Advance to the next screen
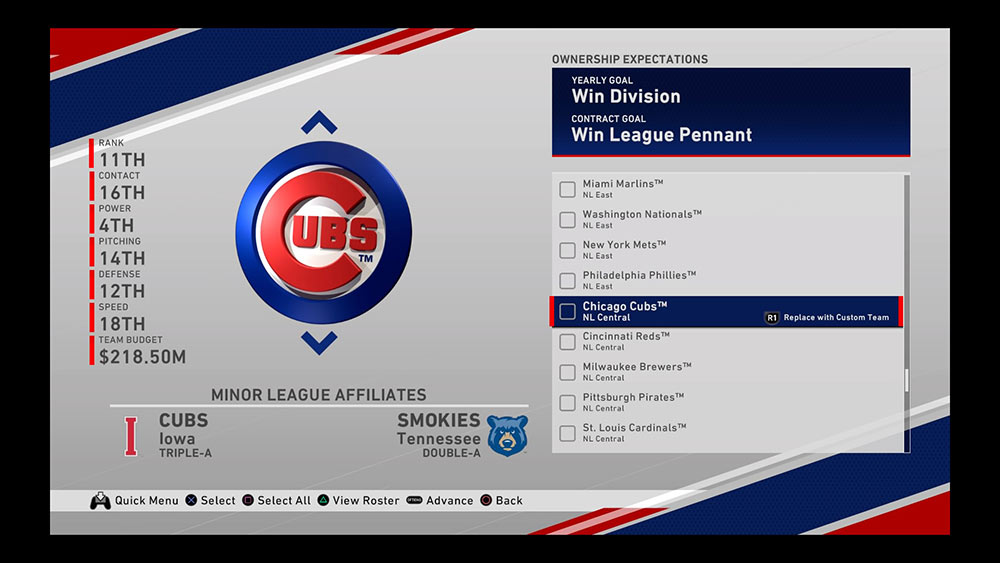The width and height of the screenshot is (1000, 563). pyautogui.click(x=440, y=501)
